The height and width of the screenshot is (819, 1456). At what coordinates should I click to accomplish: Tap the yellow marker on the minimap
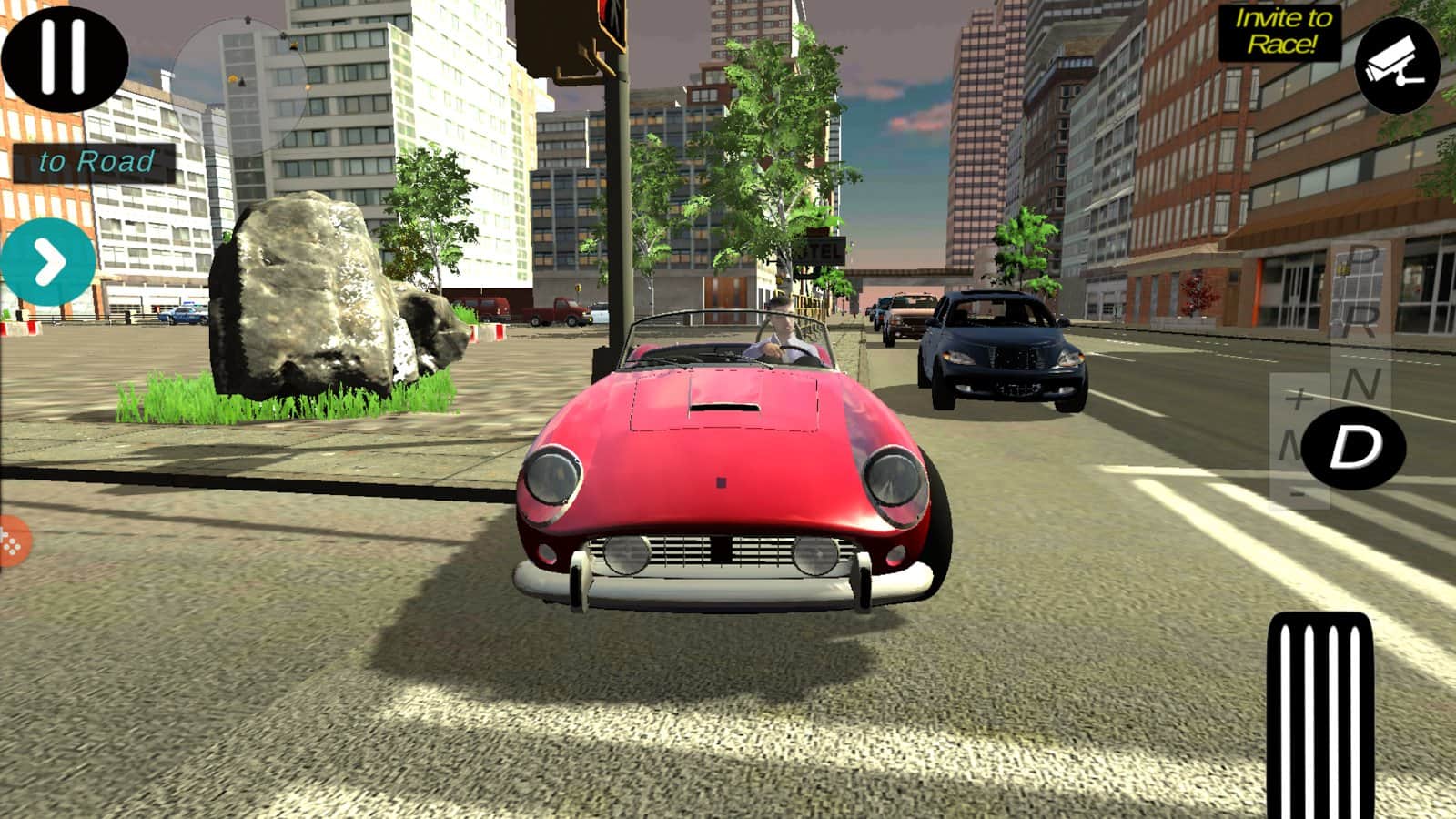[x=233, y=79]
